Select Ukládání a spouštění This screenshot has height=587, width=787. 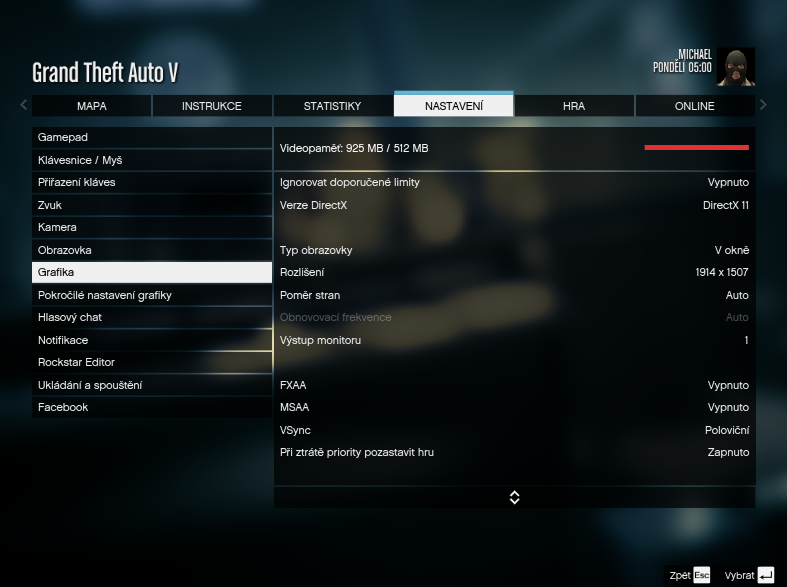152,385
